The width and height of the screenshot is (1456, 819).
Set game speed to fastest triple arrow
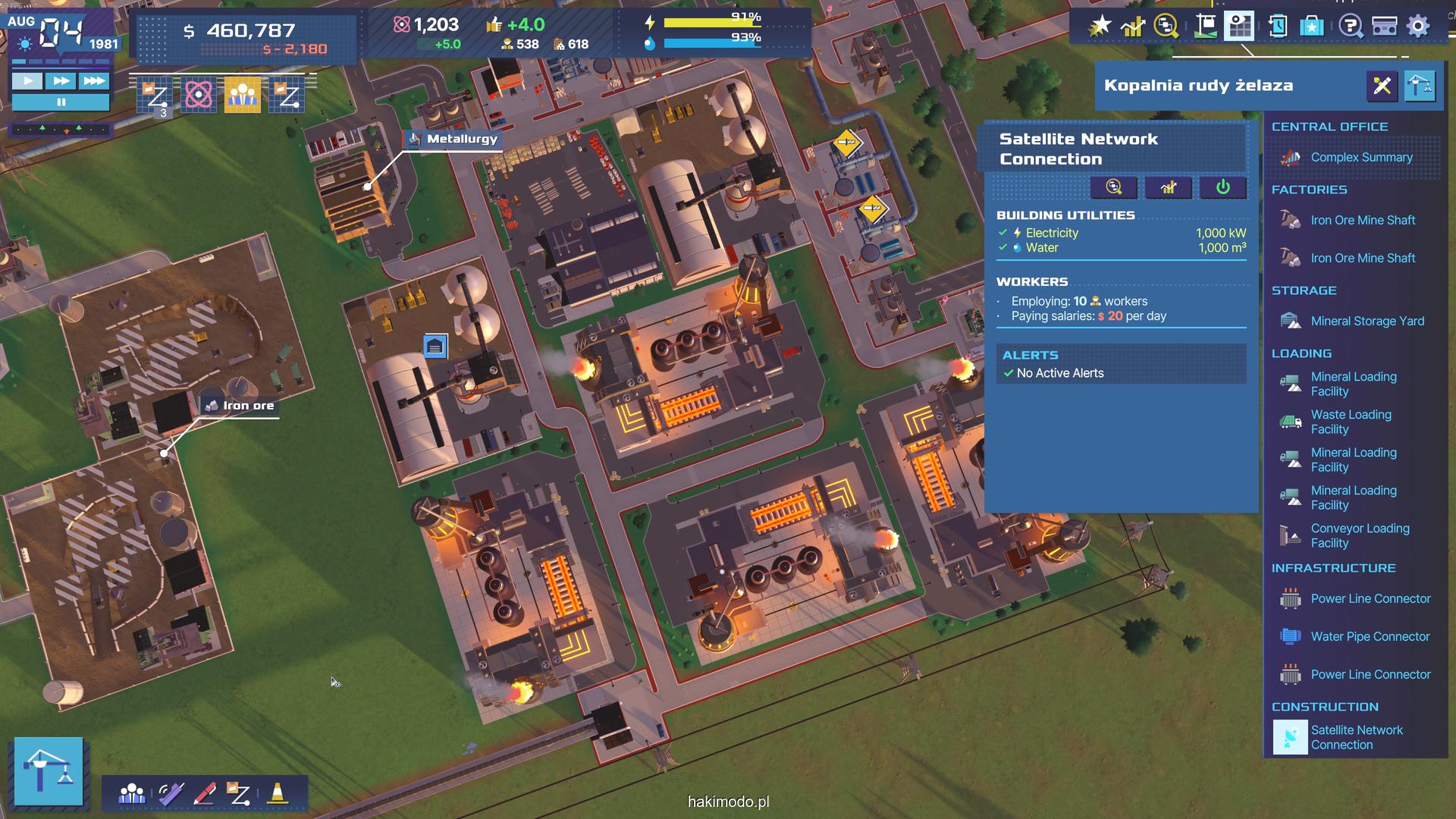(94, 80)
